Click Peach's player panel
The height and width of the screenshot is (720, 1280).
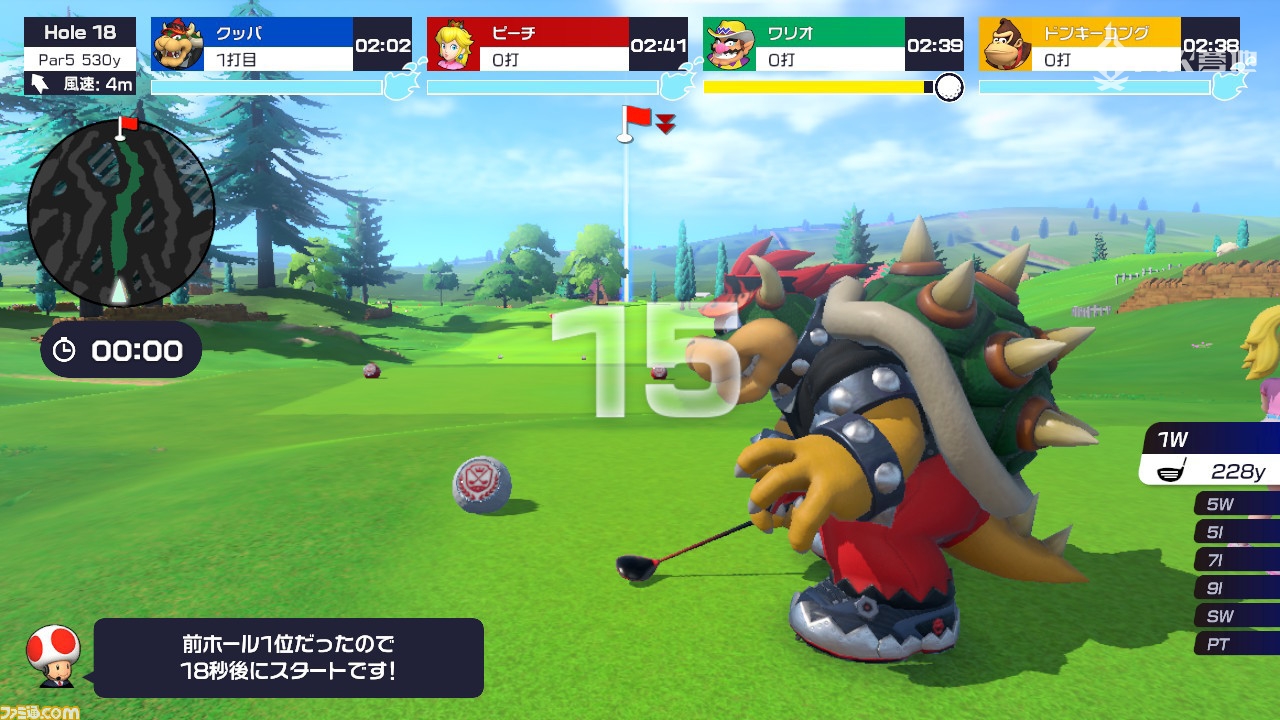(x=557, y=44)
